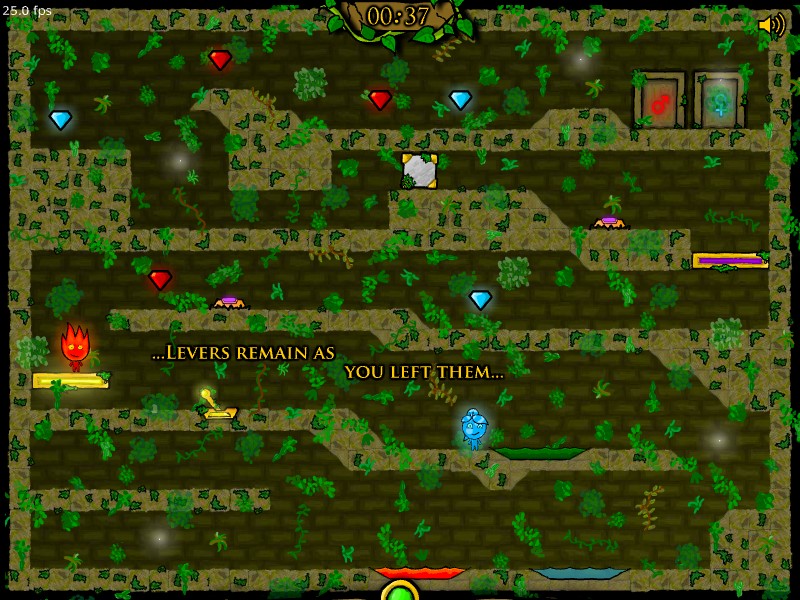Open the pause menu with the green round button
800x600 pixels.
[x=399, y=591]
